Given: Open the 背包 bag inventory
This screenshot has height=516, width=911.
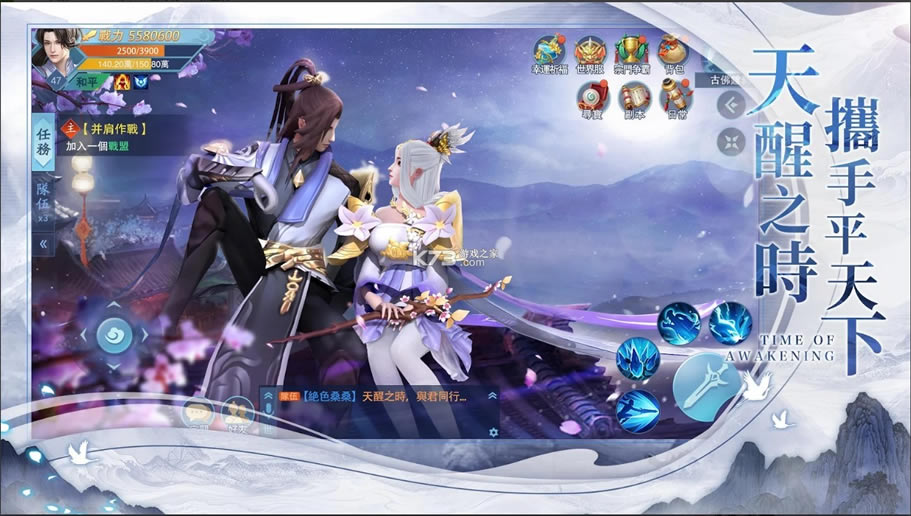Looking at the screenshot, I should coord(672,52).
